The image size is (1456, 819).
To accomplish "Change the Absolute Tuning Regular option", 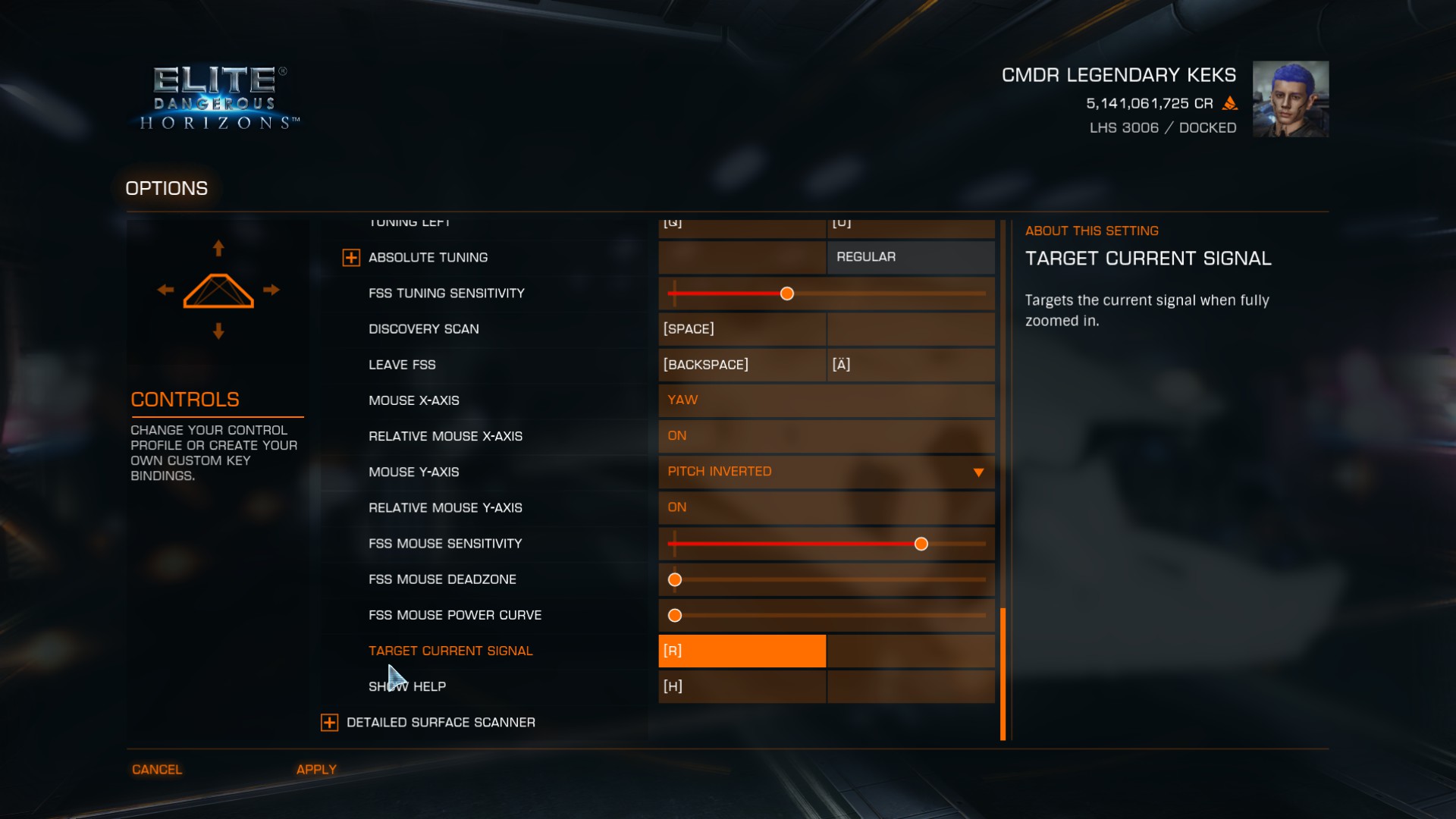I will tap(910, 257).
